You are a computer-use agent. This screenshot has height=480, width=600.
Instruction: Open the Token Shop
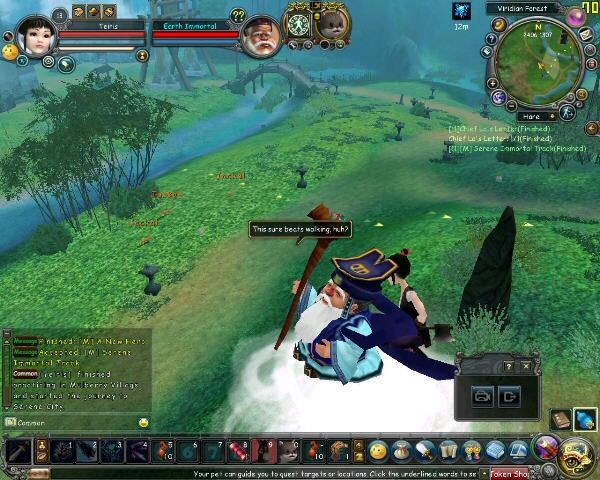[510, 473]
